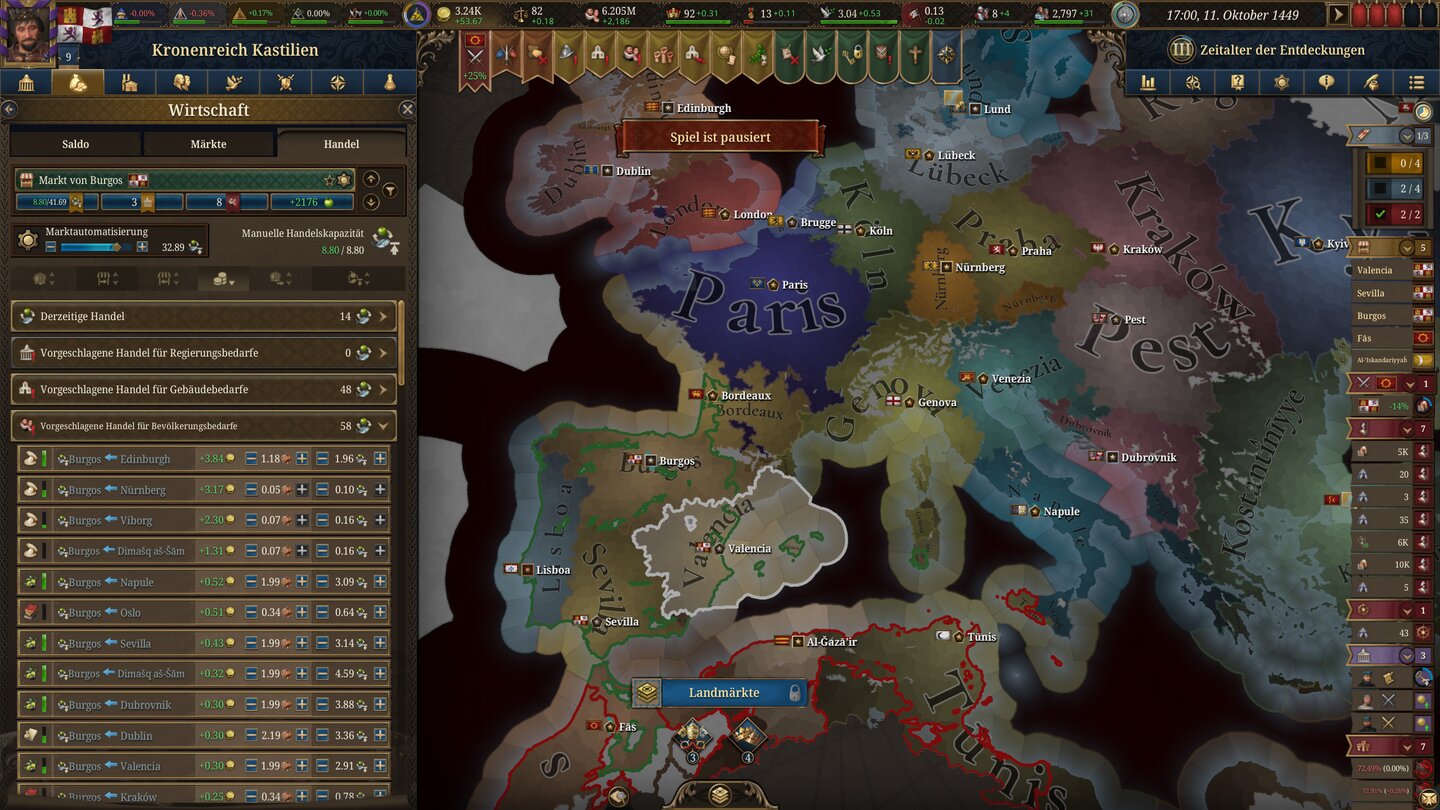Open the Government panel pillared-building icon
The image size is (1440, 810).
[x=27, y=82]
